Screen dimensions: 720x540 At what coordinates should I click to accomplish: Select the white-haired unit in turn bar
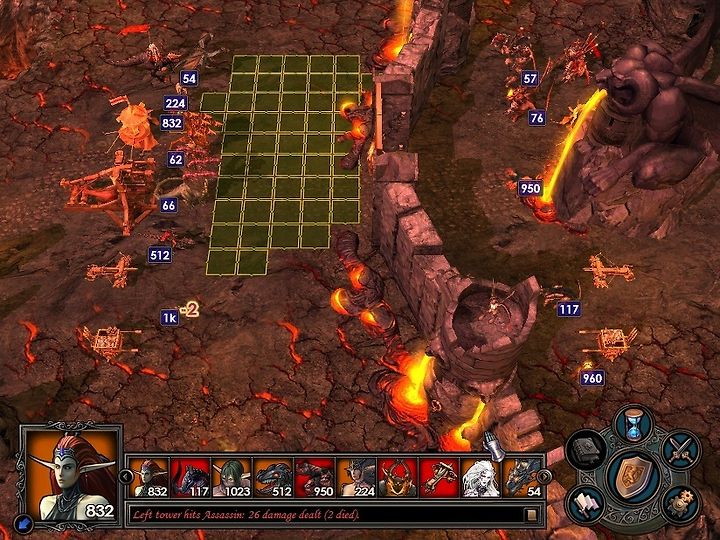[x=481, y=476]
